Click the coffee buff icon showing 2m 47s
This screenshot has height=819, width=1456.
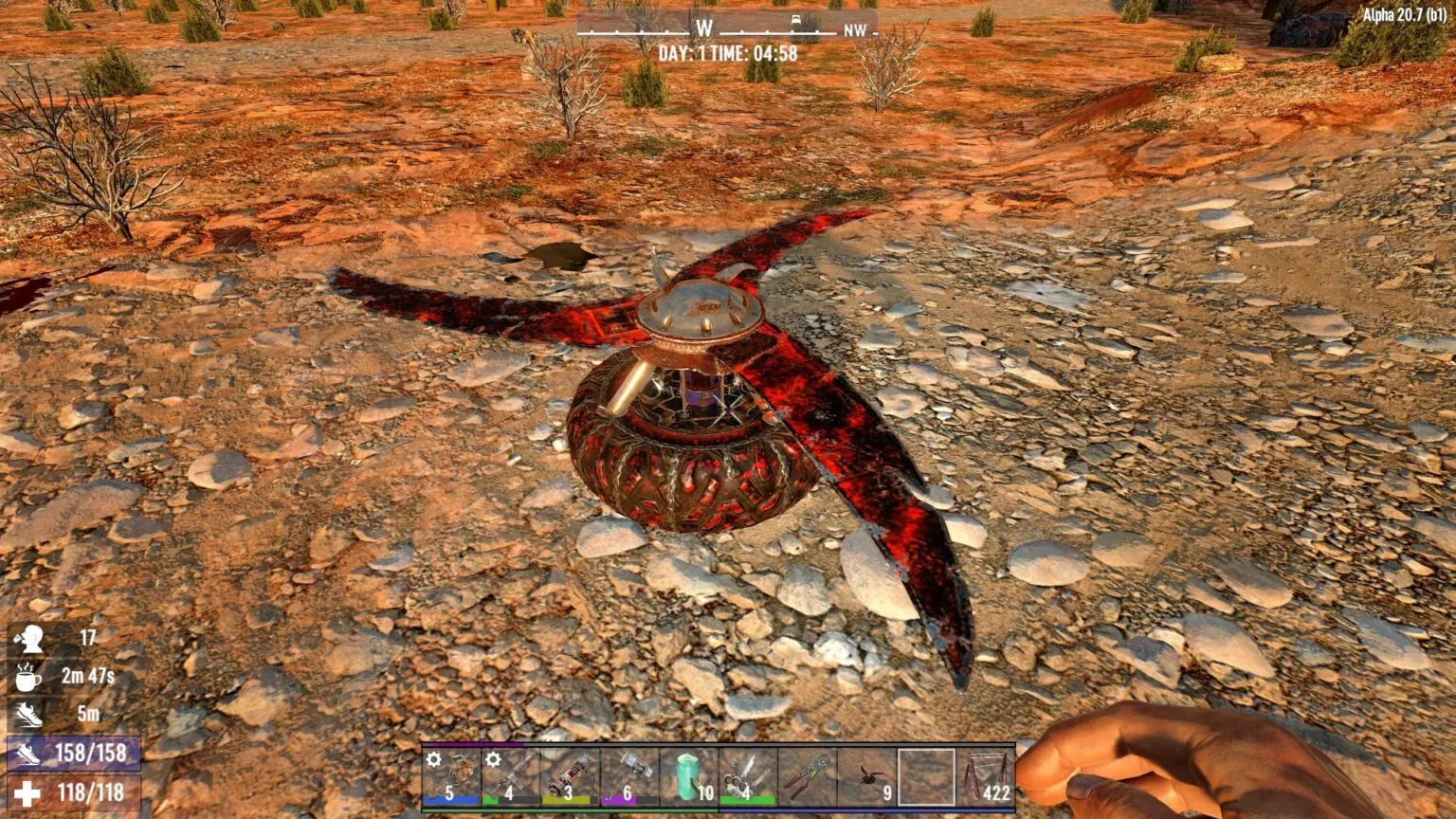point(28,680)
